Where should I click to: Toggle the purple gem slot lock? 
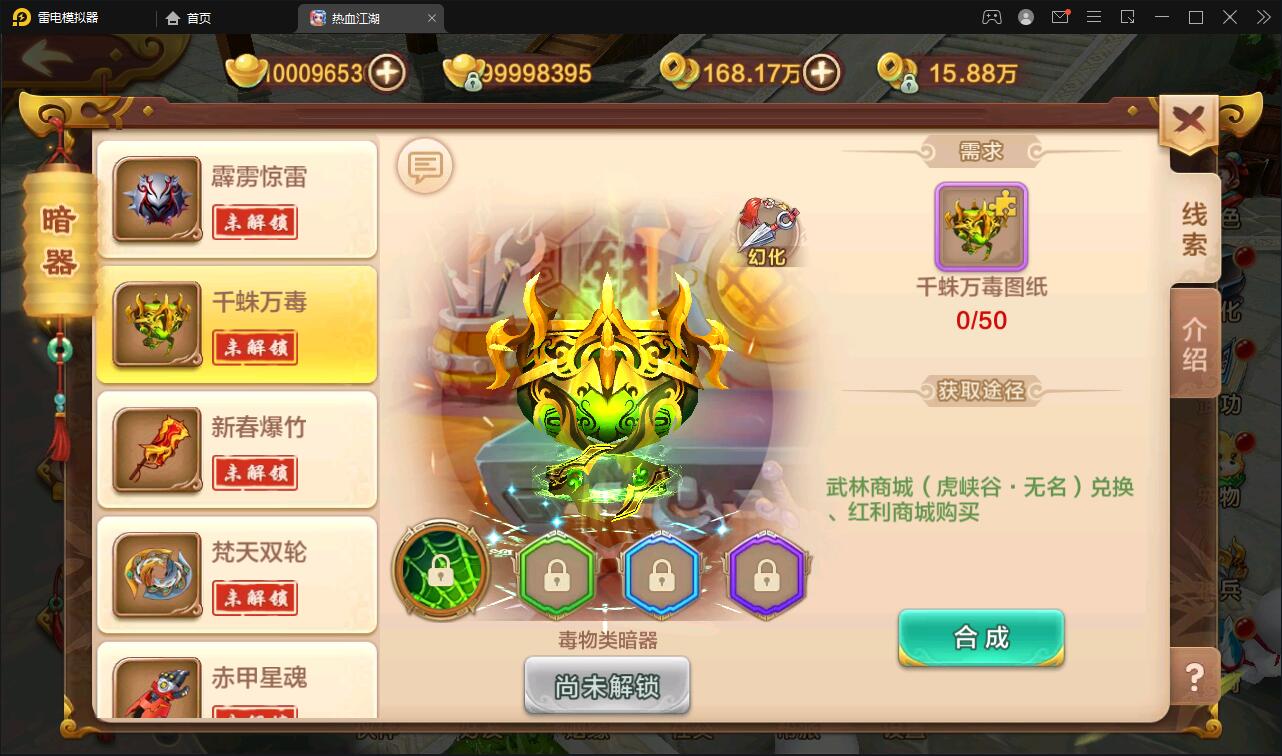coord(767,574)
